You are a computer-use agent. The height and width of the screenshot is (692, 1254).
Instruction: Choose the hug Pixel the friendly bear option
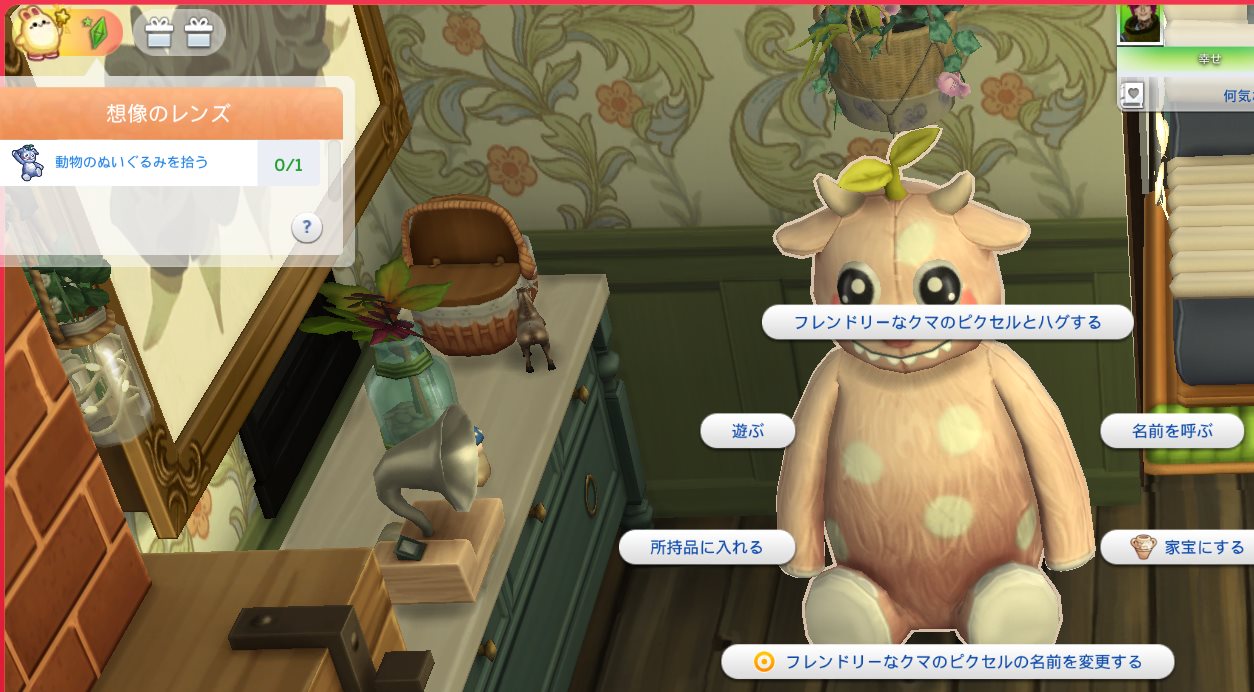946,323
